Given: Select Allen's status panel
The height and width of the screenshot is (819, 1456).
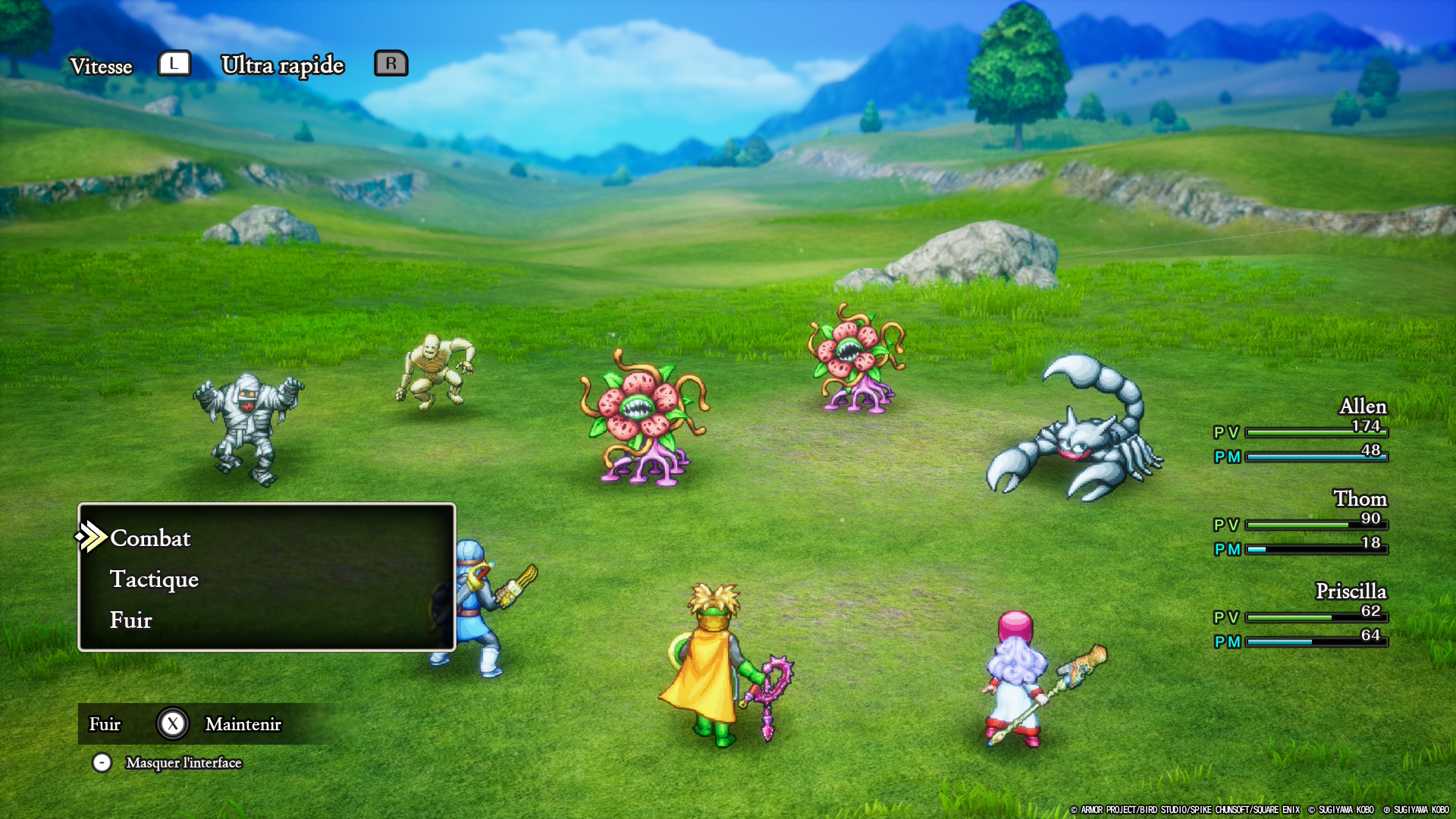Looking at the screenshot, I should click(1301, 430).
